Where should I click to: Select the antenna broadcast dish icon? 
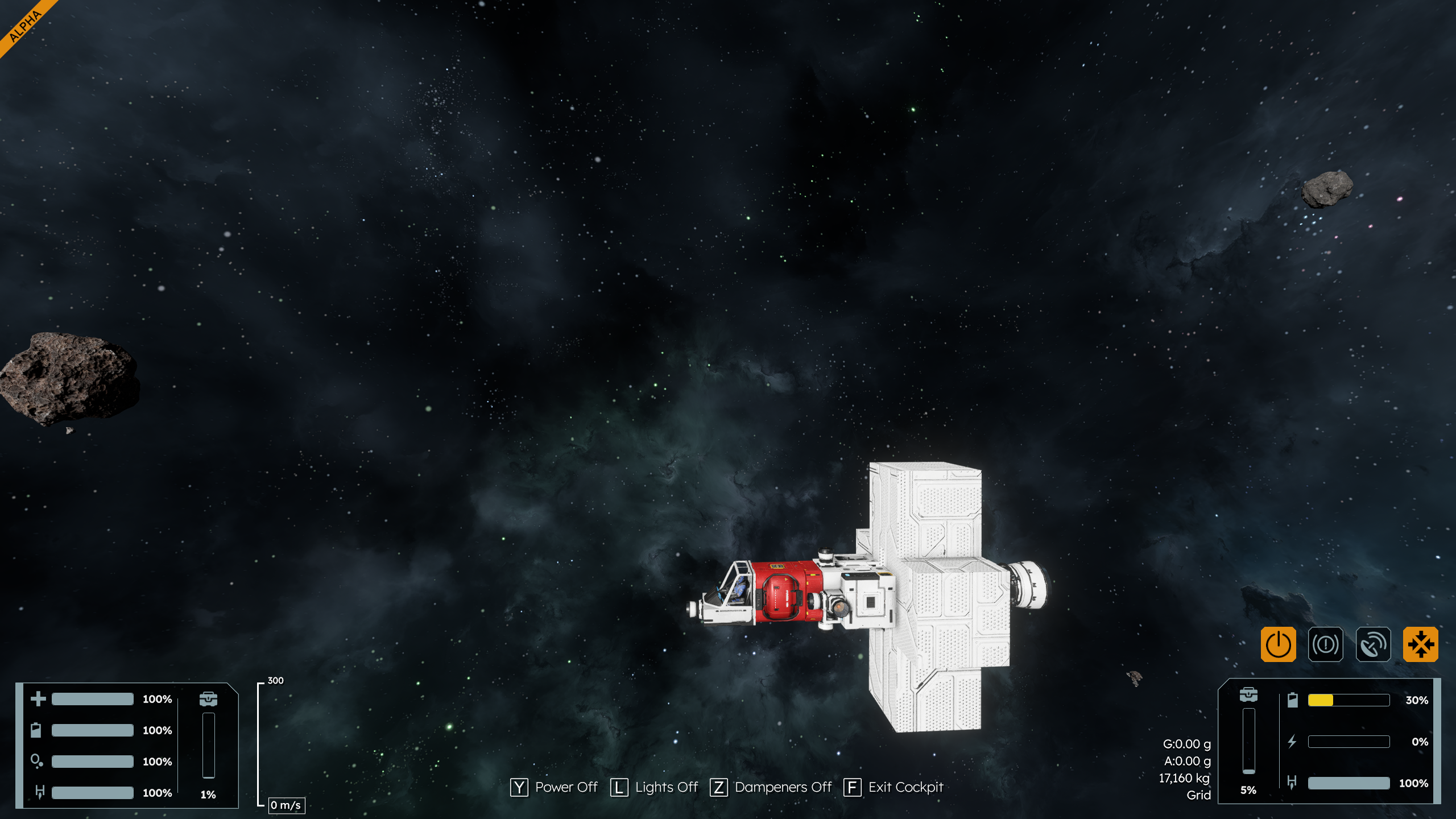tap(1373, 644)
